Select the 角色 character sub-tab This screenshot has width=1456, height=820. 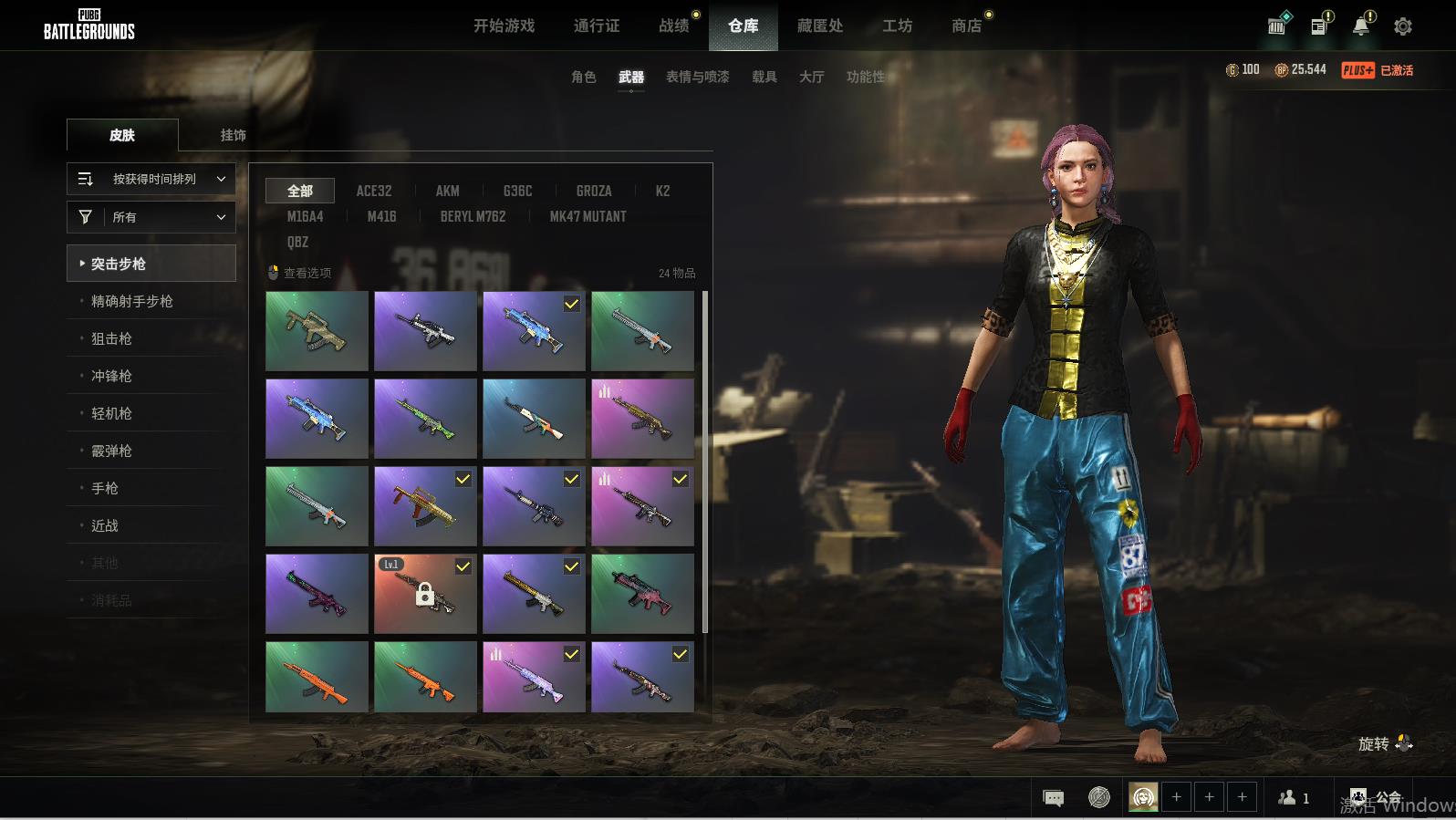click(x=583, y=77)
